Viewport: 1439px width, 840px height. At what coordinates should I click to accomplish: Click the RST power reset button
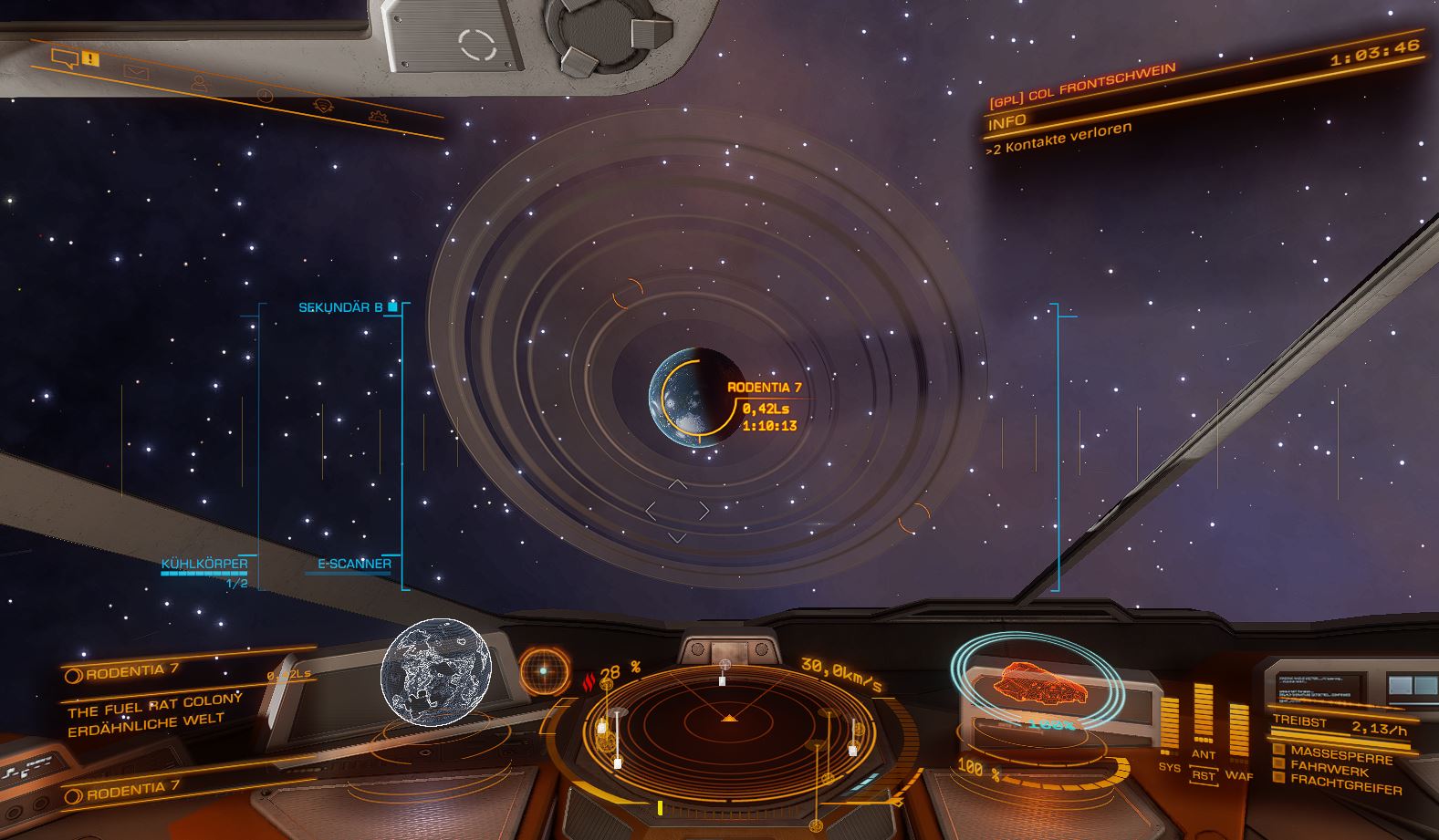click(x=1204, y=775)
